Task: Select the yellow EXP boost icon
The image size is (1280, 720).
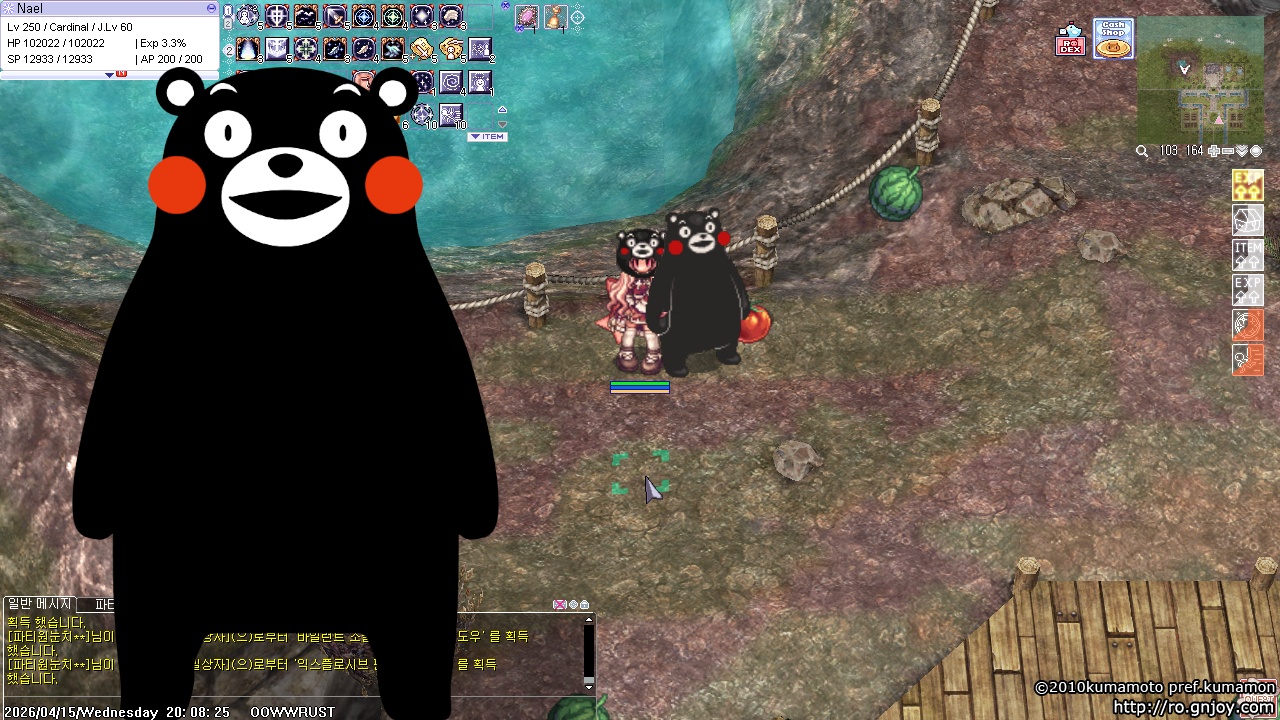Action: point(1247,186)
